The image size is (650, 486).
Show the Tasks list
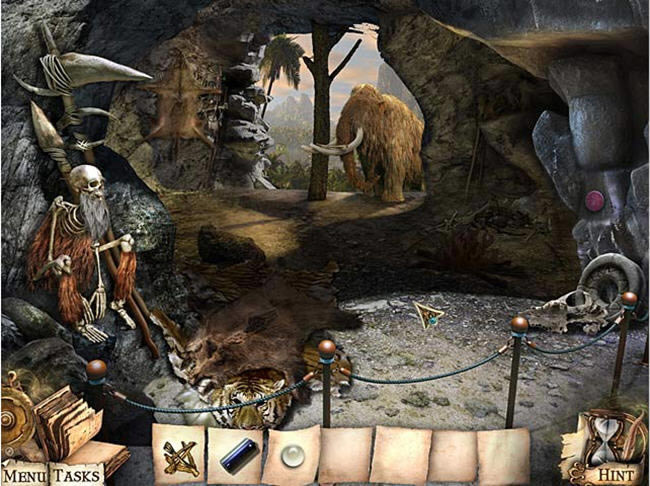[x=76, y=474]
